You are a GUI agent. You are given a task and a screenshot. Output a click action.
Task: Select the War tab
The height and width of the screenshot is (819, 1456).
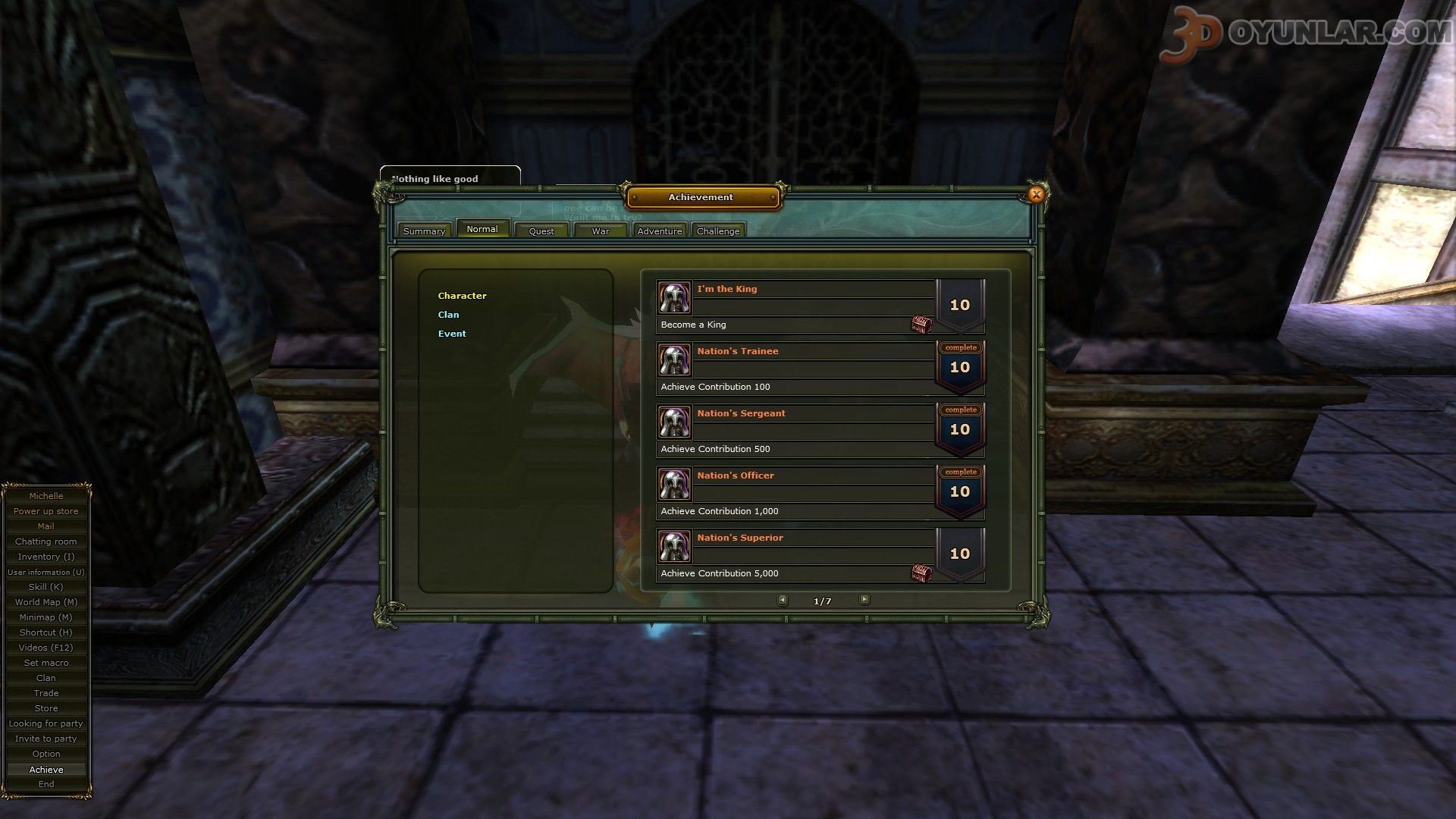pyautogui.click(x=601, y=231)
